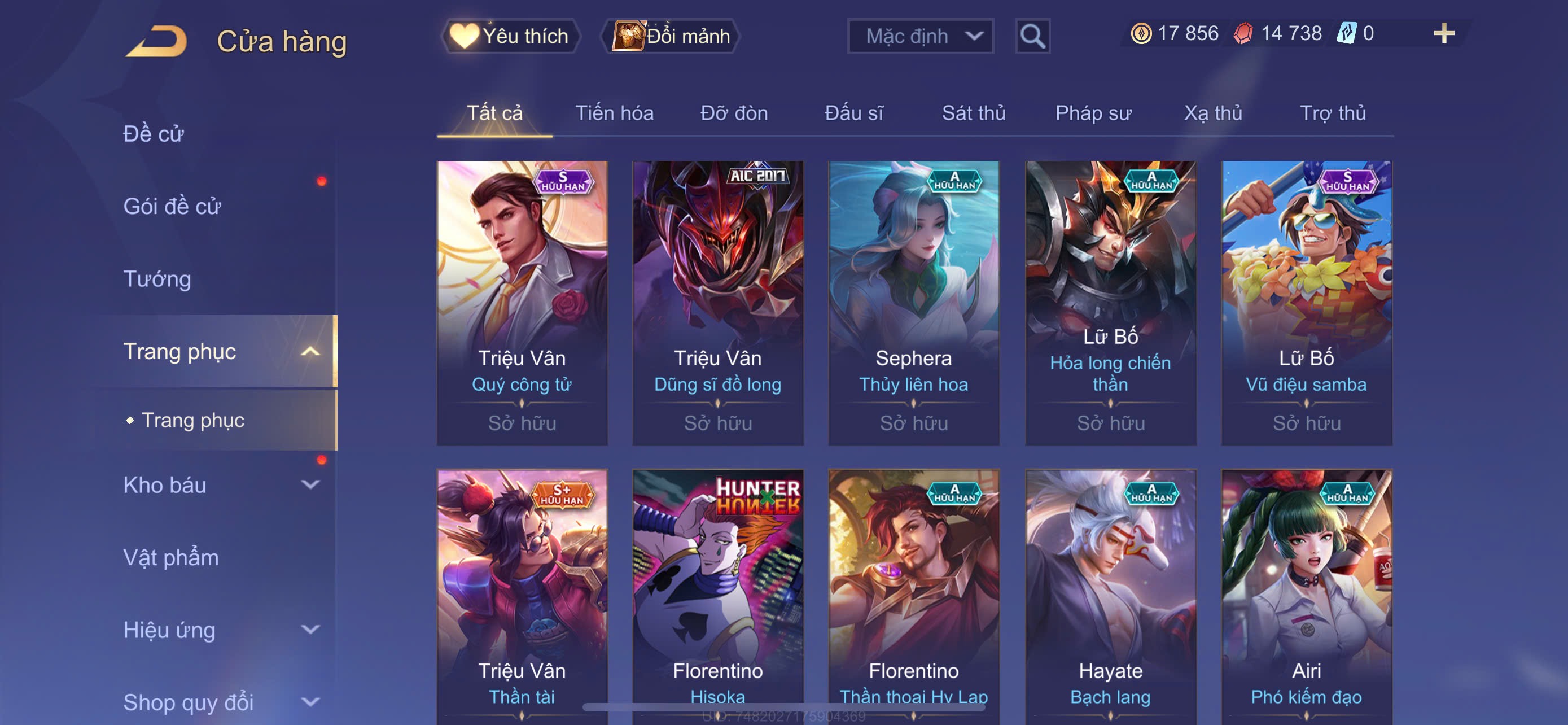The image size is (1568, 725).
Task: Switch to the Tiến hóa tab
Action: point(614,113)
